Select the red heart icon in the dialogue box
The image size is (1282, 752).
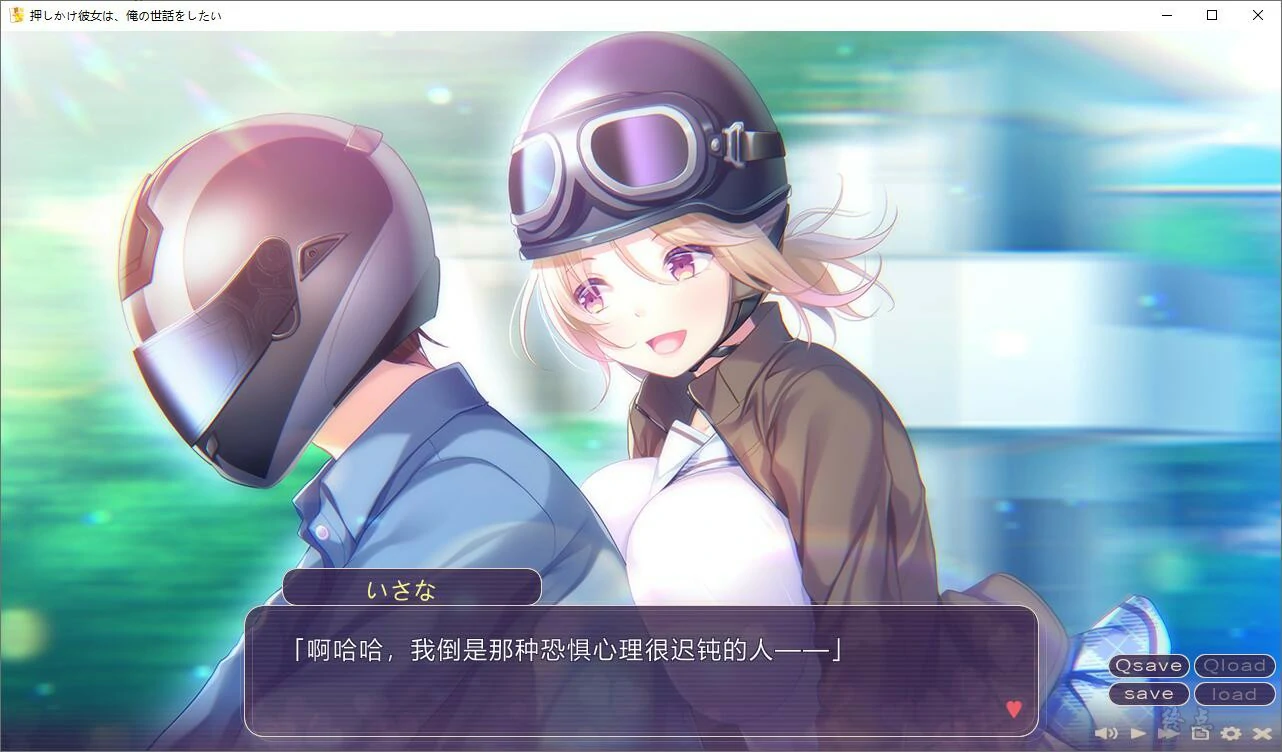tap(1015, 710)
